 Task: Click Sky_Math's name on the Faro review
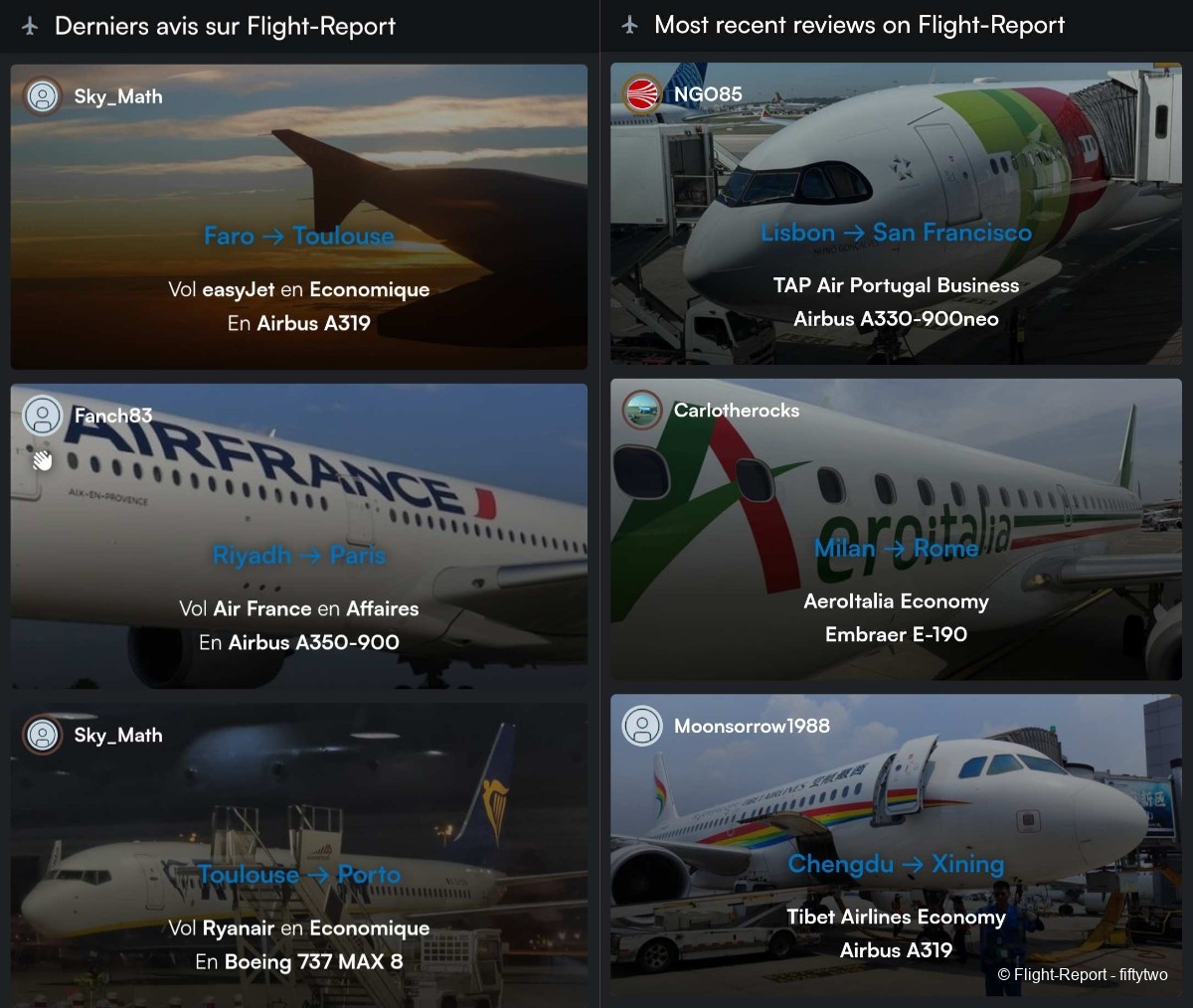click(118, 96)
